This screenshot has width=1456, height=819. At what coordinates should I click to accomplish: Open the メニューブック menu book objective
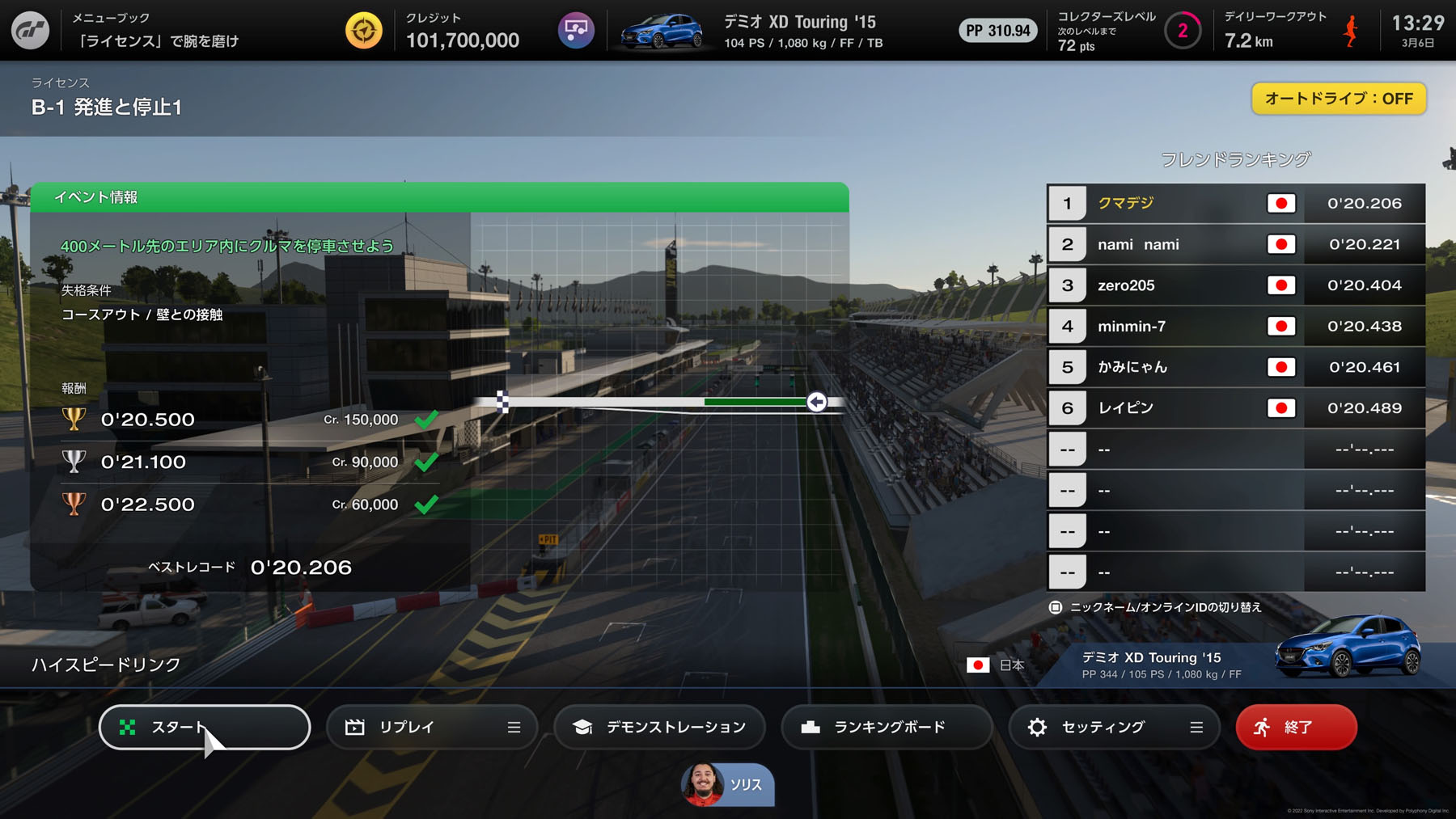(155, 31)
